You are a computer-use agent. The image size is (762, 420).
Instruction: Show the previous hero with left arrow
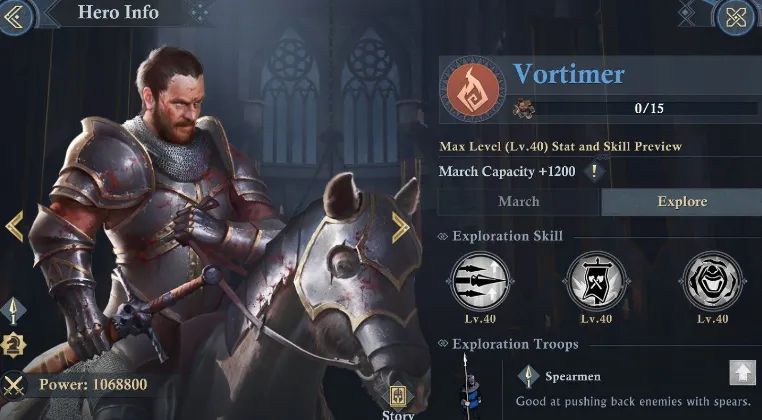(x=14, y=226)
